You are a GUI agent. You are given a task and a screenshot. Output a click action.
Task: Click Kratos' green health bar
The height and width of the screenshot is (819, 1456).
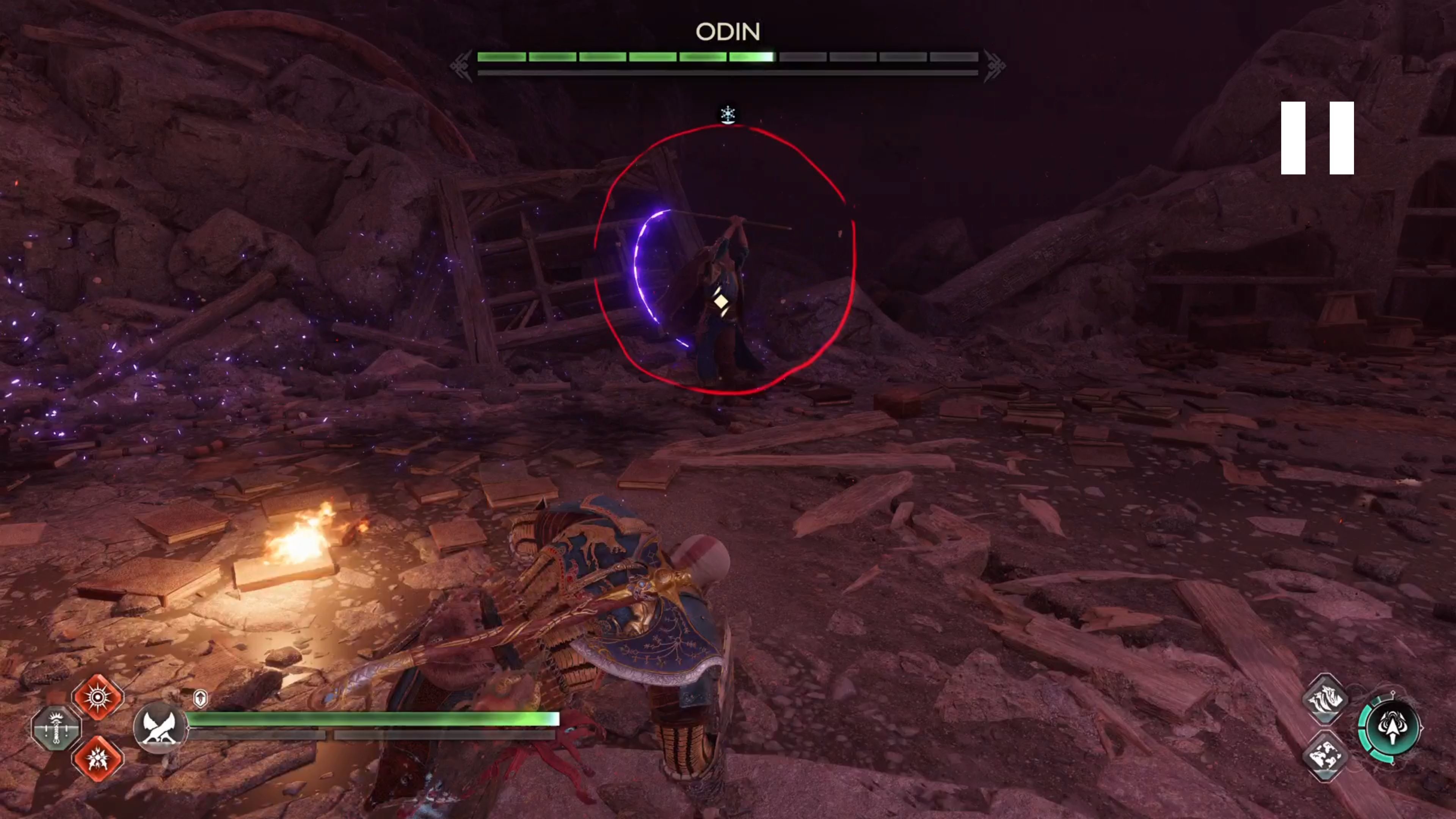click(373, 719)
